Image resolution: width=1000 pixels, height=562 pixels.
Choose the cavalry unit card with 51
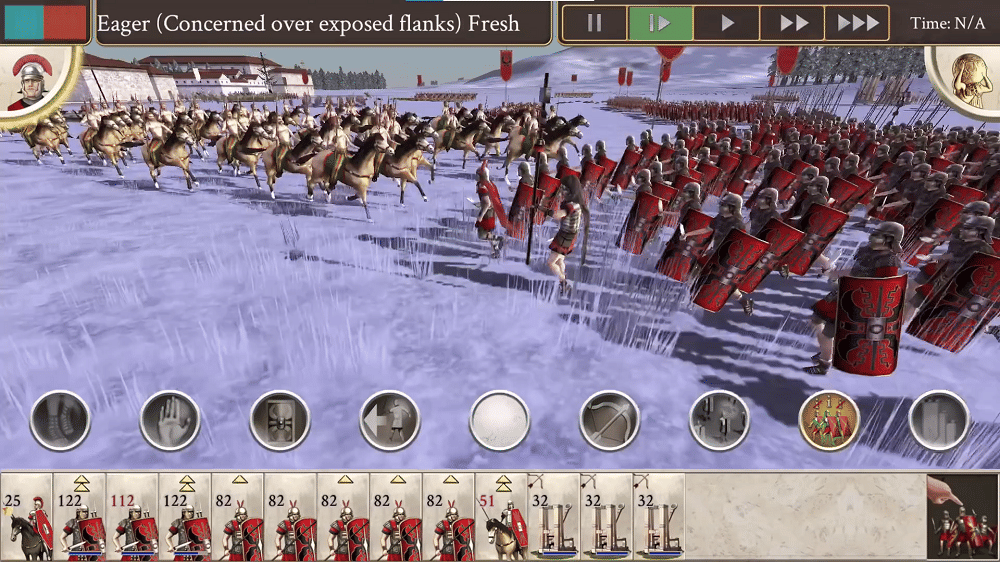(x=502, y=517)
